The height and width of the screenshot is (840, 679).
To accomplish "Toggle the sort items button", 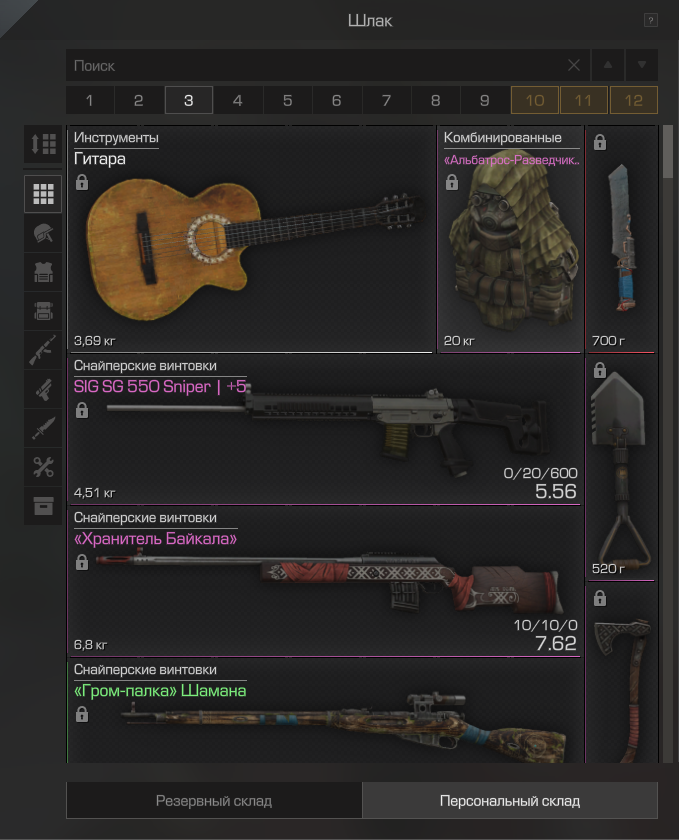I will (x=43, y=144).
